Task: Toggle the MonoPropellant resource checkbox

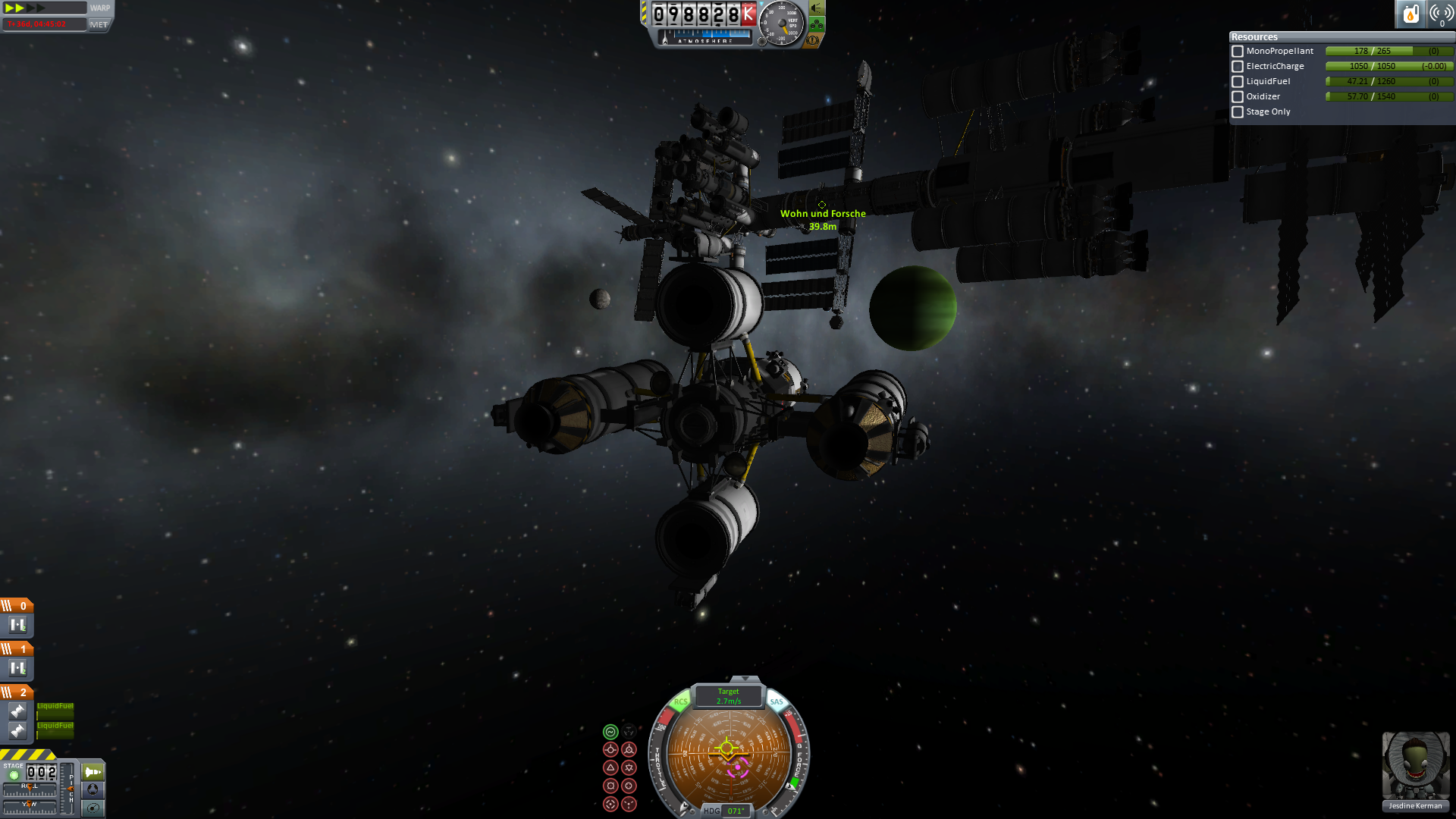Action: (x=1238, y=52)
